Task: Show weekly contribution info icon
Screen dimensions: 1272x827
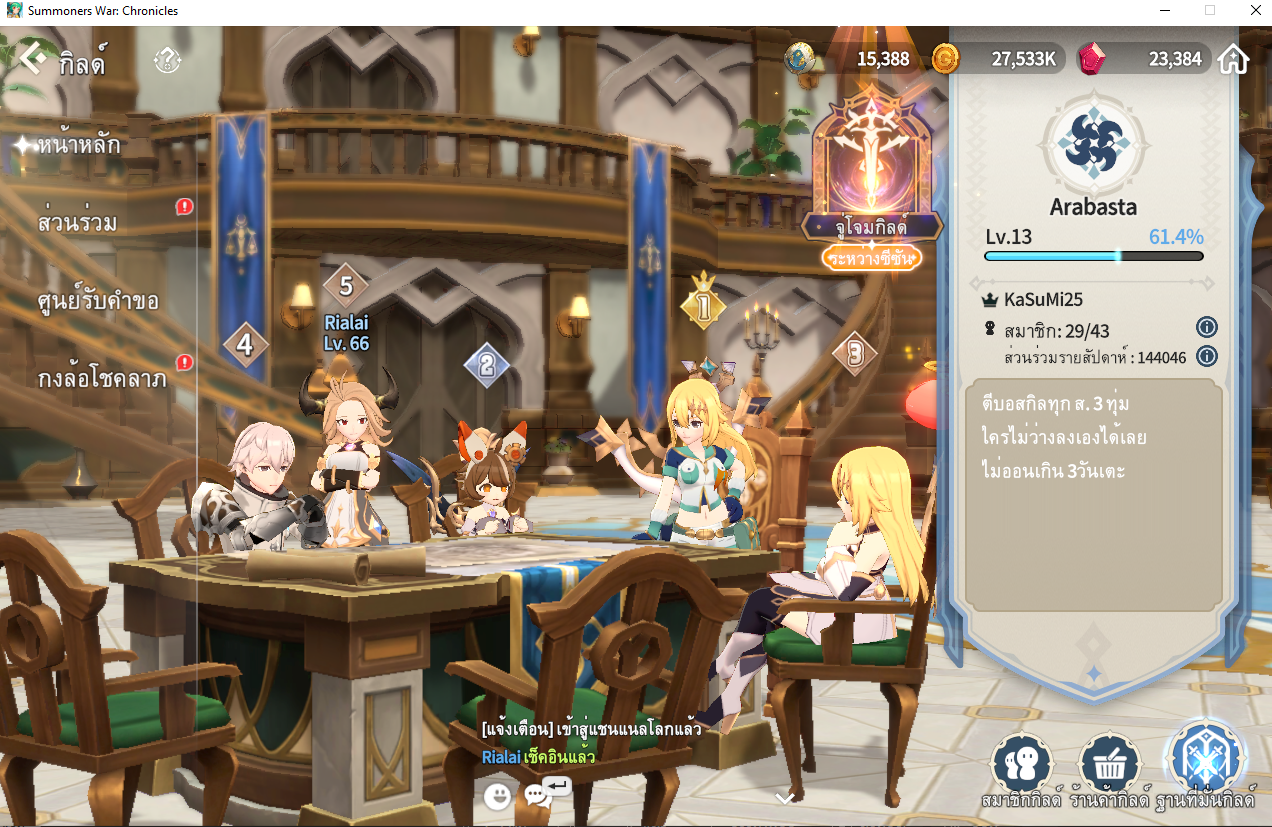Action: click(x=1206, y=356)
